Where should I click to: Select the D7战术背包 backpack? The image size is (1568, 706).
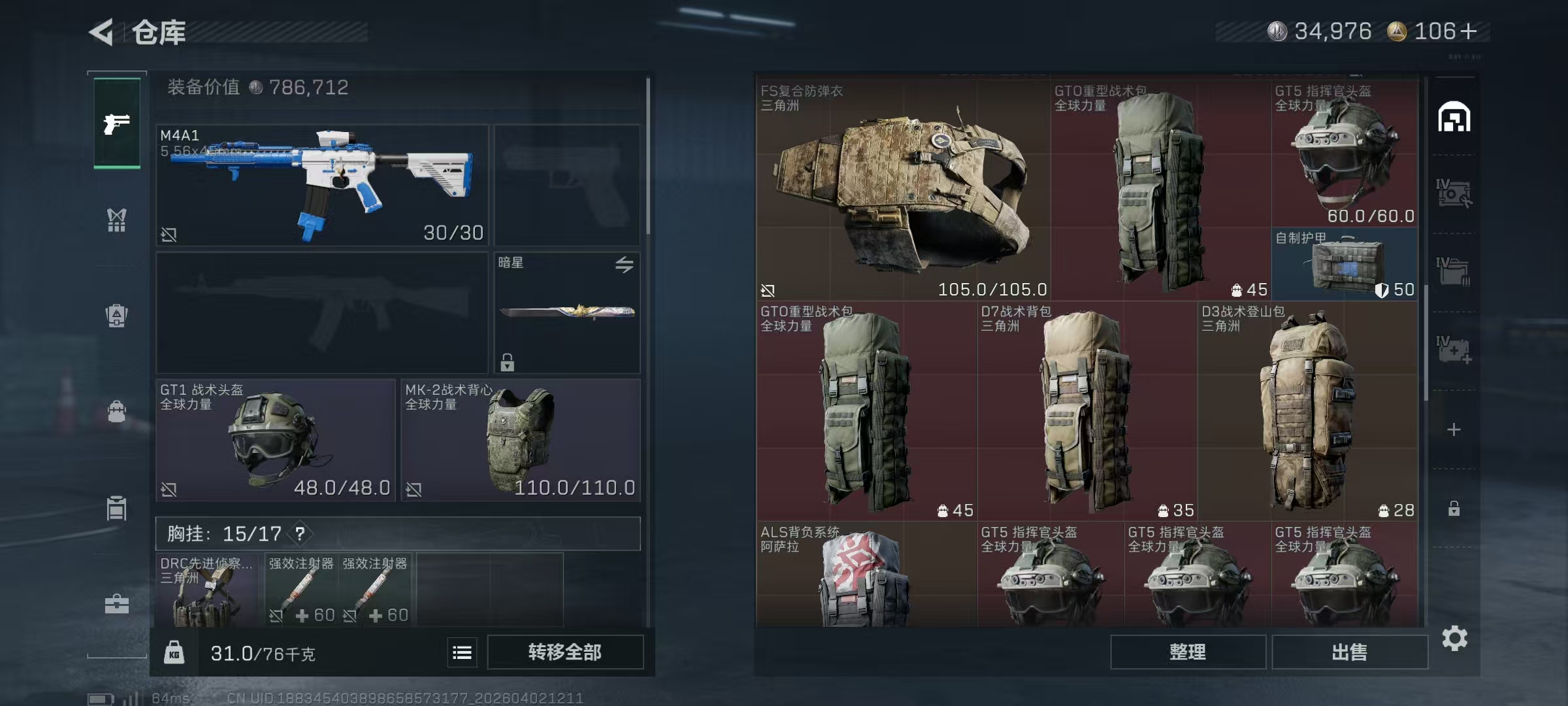1087,411
